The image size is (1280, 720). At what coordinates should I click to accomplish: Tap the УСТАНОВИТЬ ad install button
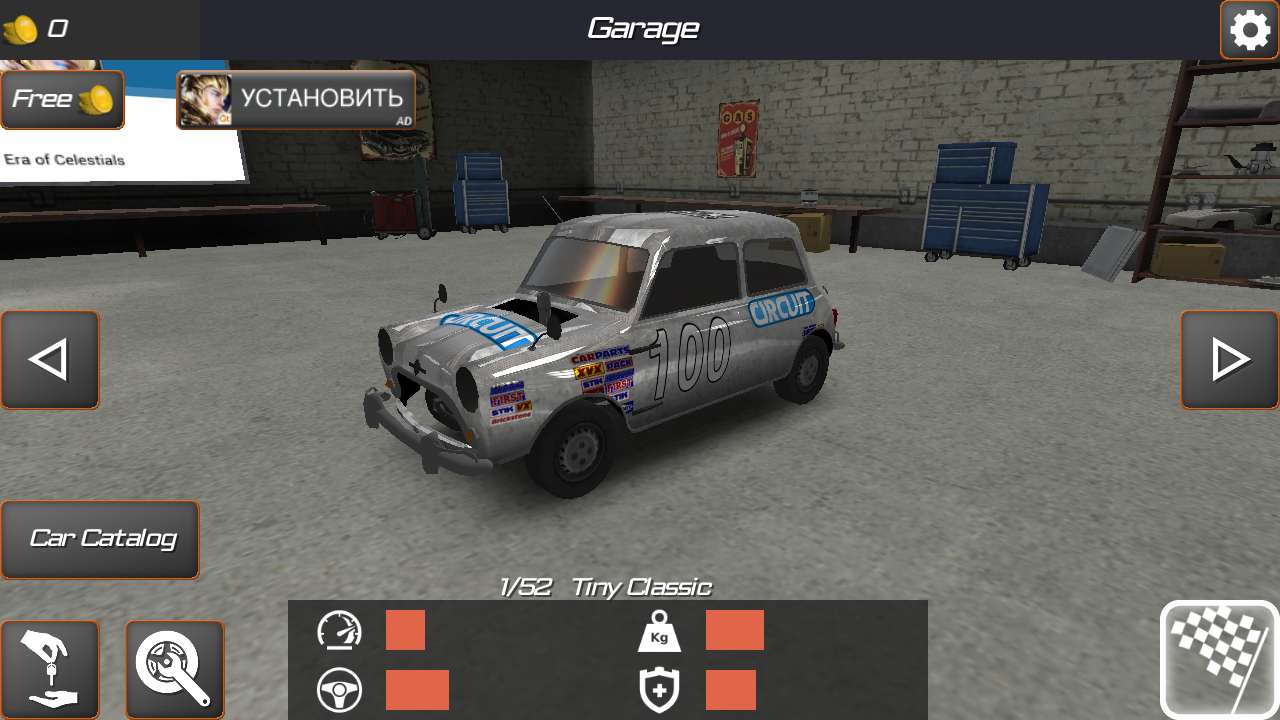click(296, 100)
